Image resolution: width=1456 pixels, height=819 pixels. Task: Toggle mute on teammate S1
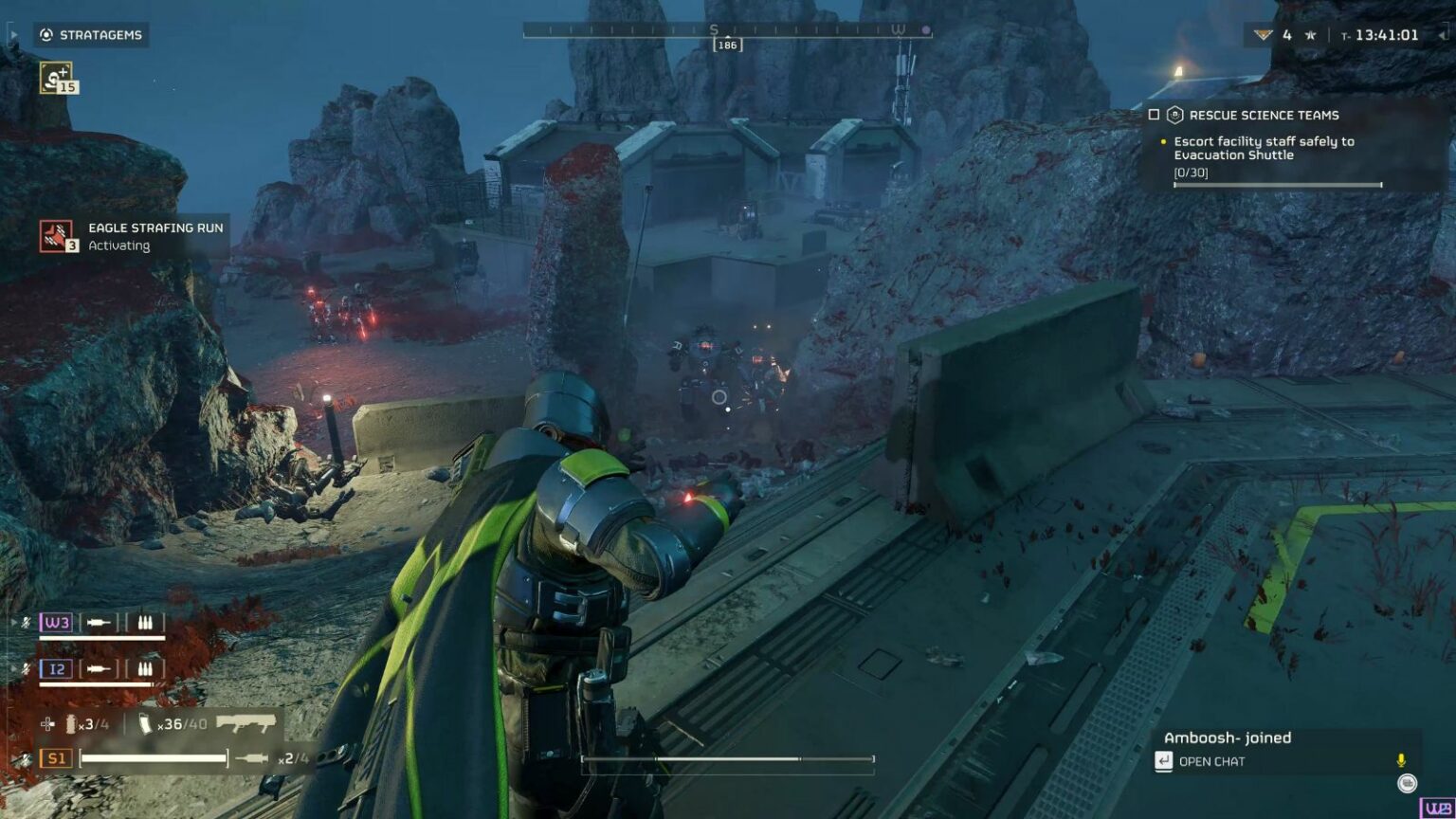tap(25, 759)
